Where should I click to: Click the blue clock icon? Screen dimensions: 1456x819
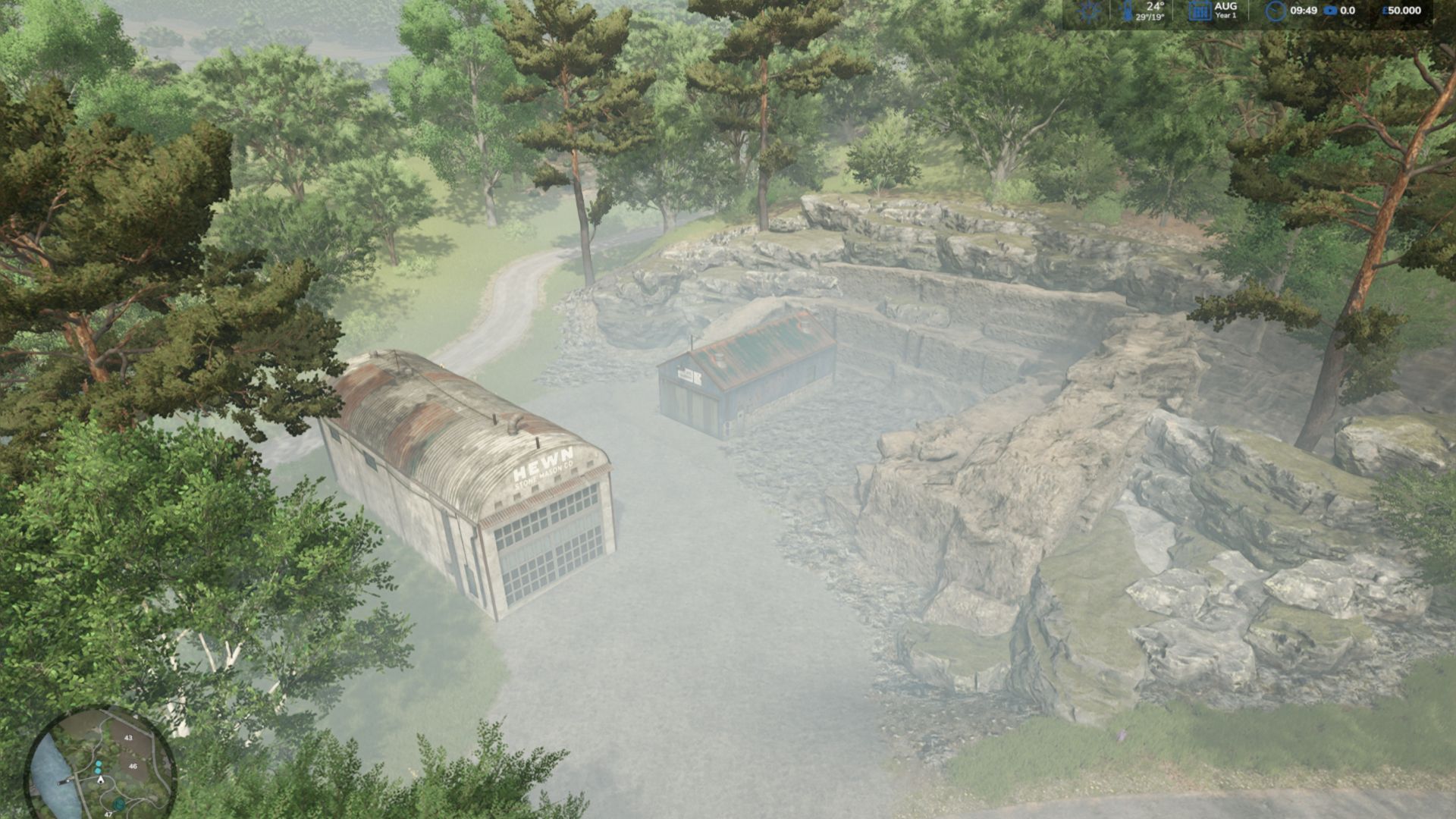(x=1276, y=11)
